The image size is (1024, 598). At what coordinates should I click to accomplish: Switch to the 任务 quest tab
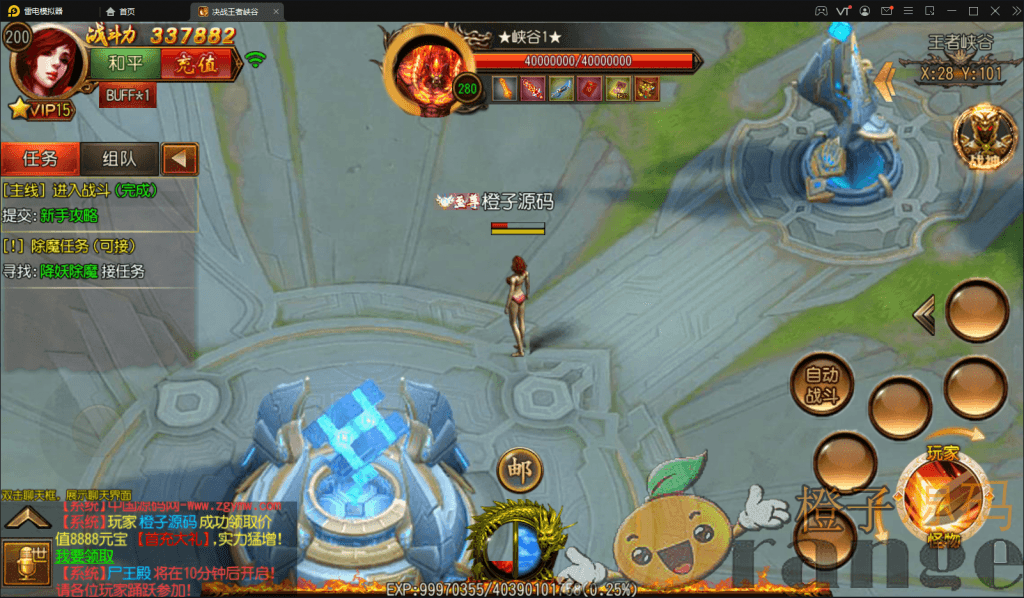pos(40,158)
